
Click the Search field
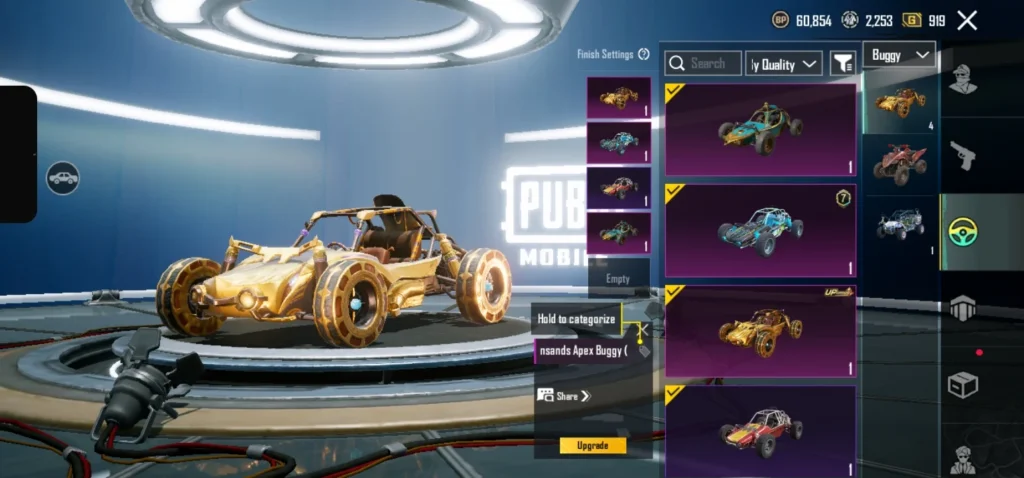click(x=704, y=63)
